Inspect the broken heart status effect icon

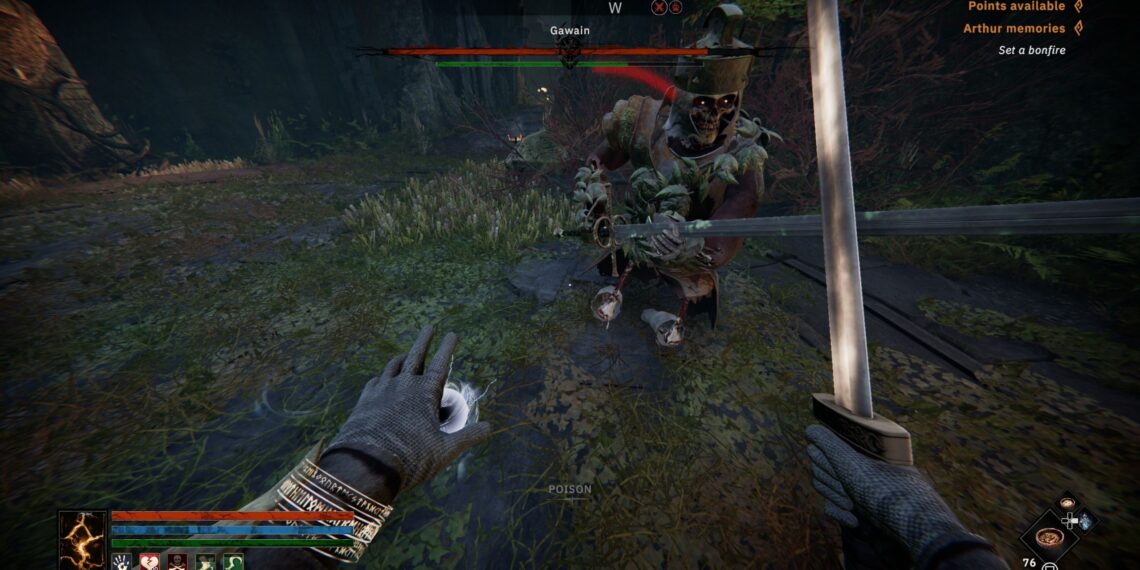pyautogui.click(x=149, y=562)
